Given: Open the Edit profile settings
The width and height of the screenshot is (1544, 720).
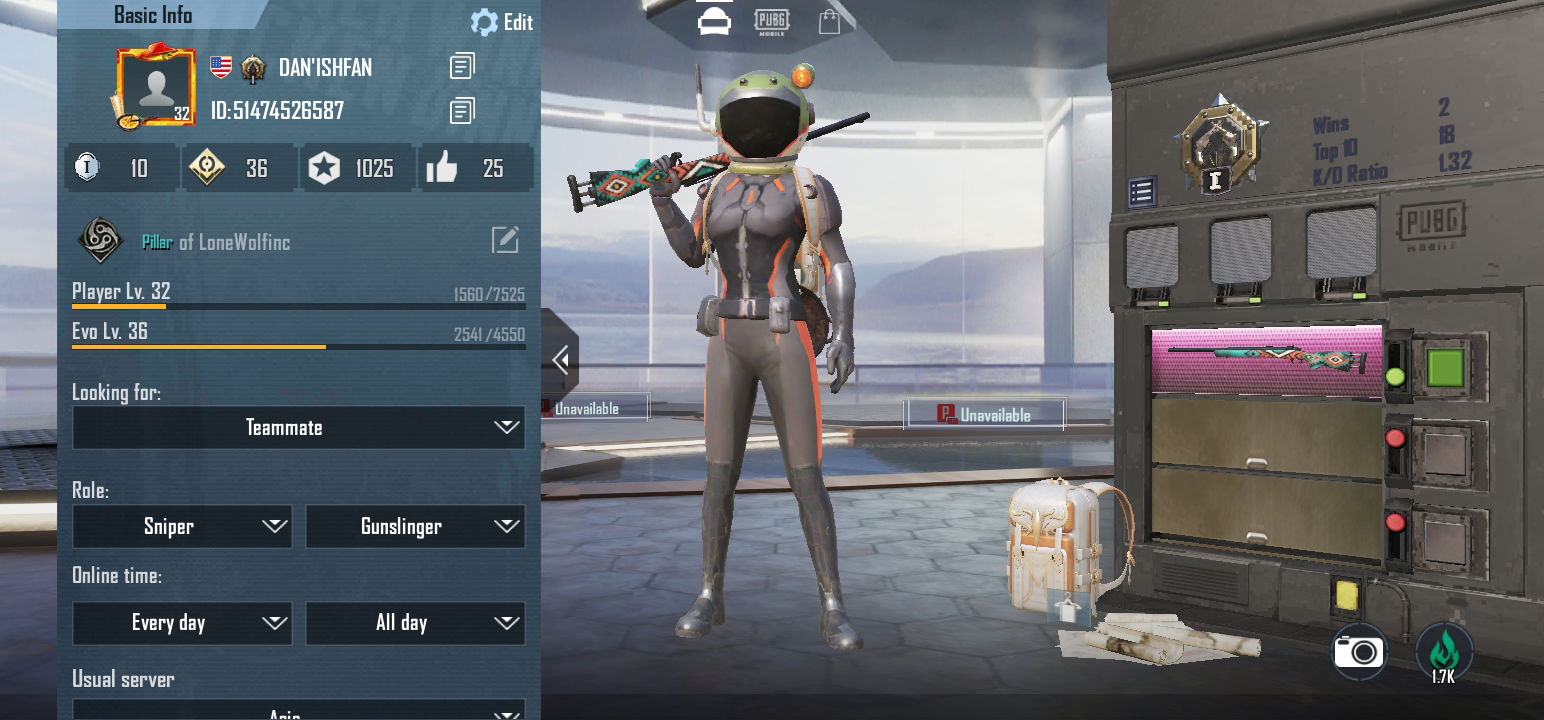Looking at the screenshot, I should pos(502,22).
